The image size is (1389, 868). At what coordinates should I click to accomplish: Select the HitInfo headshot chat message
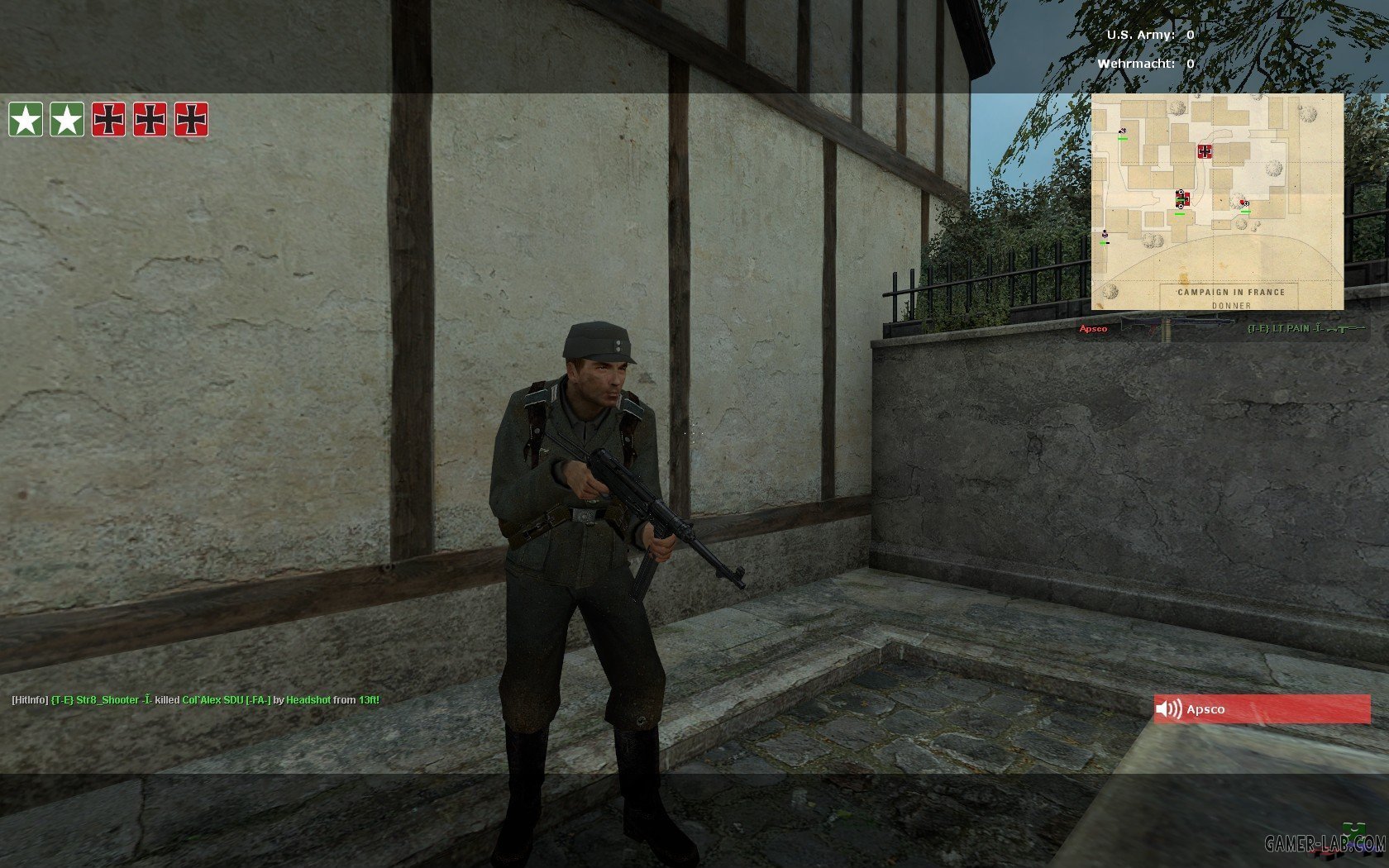(x=196, y=700)
